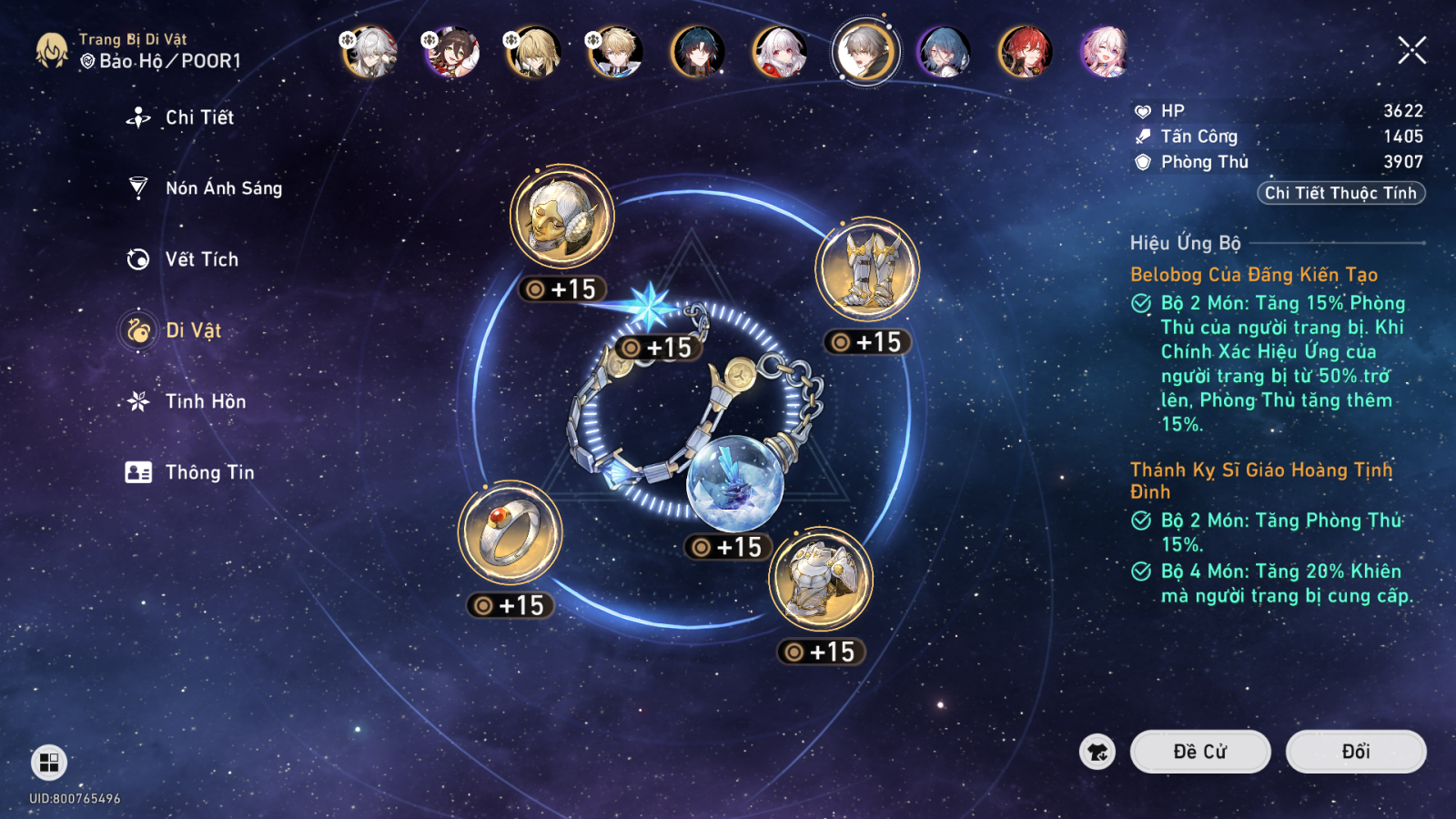Open Chi Tiết Thuộc Tính stats details
Viewport: 1456px width, 819px height.
click(x=1340, y=193)
